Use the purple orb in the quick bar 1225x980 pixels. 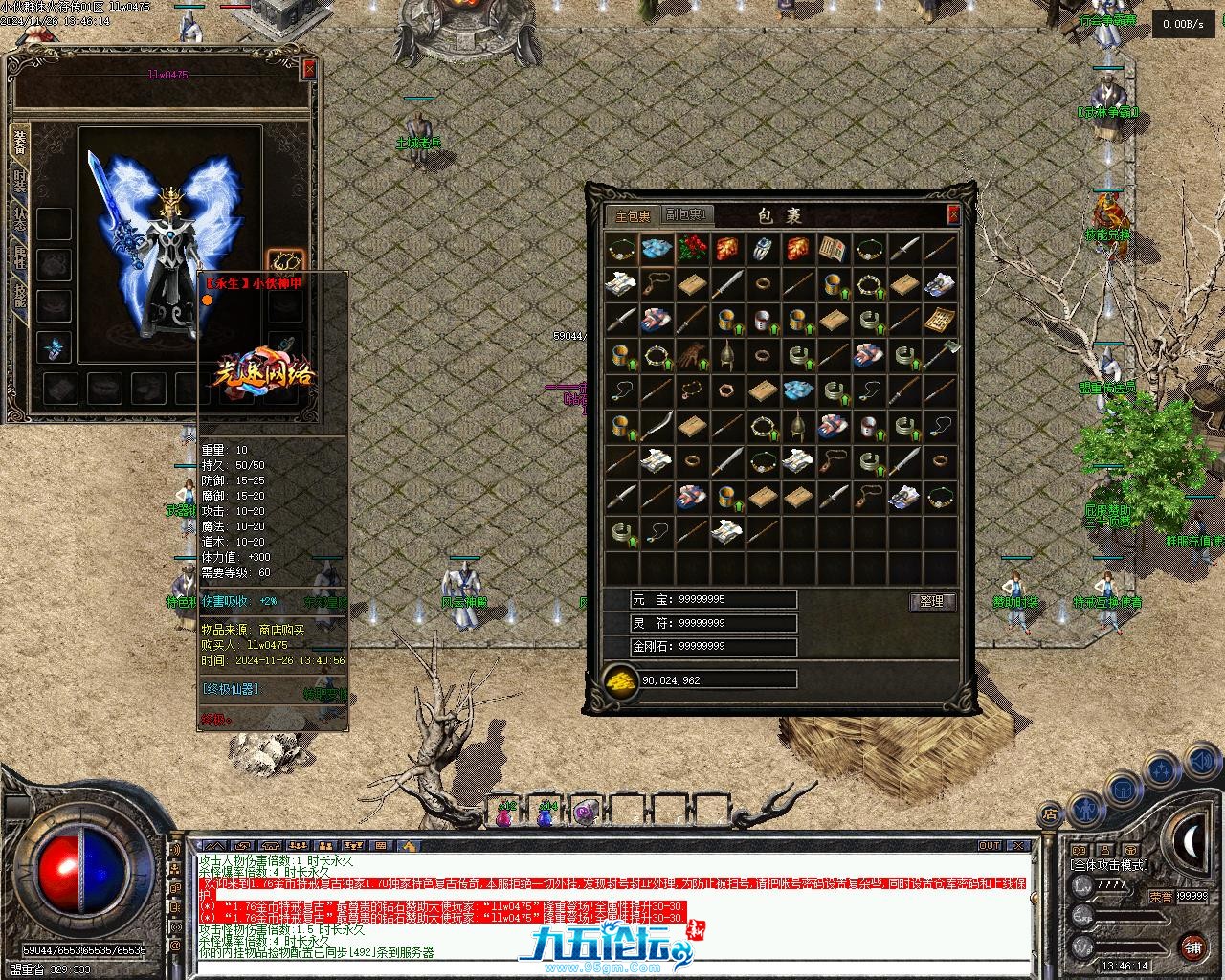coord(586,812)
